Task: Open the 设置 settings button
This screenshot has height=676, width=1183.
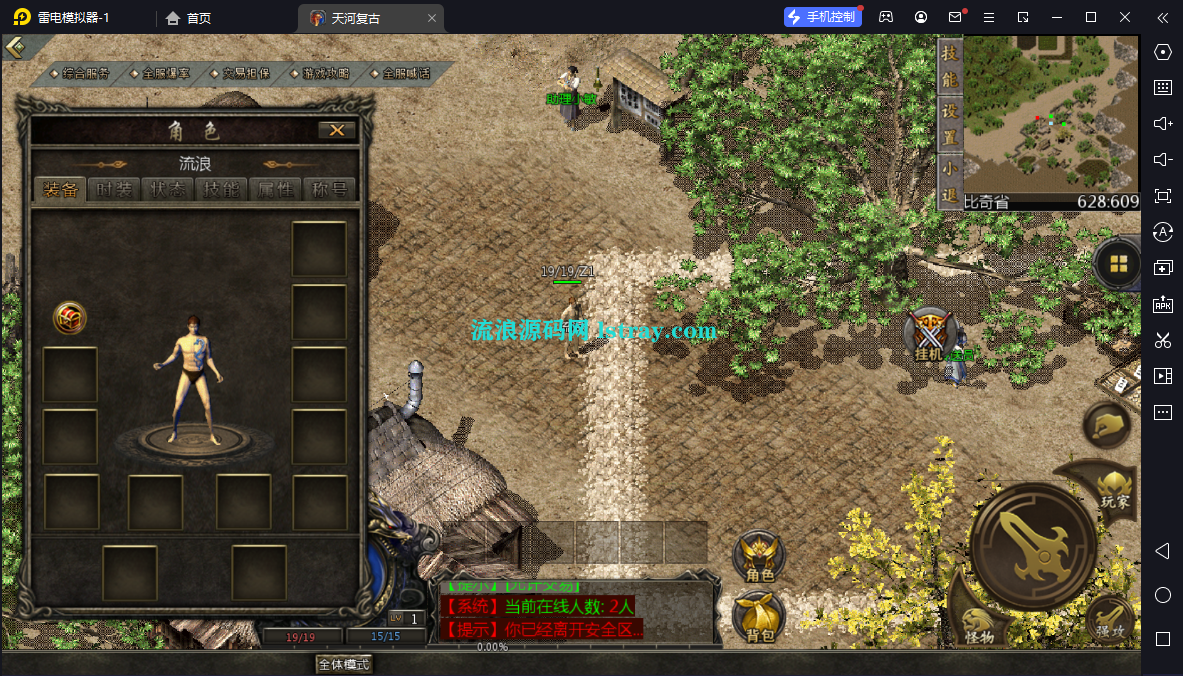Action: (x=950, y=123)
